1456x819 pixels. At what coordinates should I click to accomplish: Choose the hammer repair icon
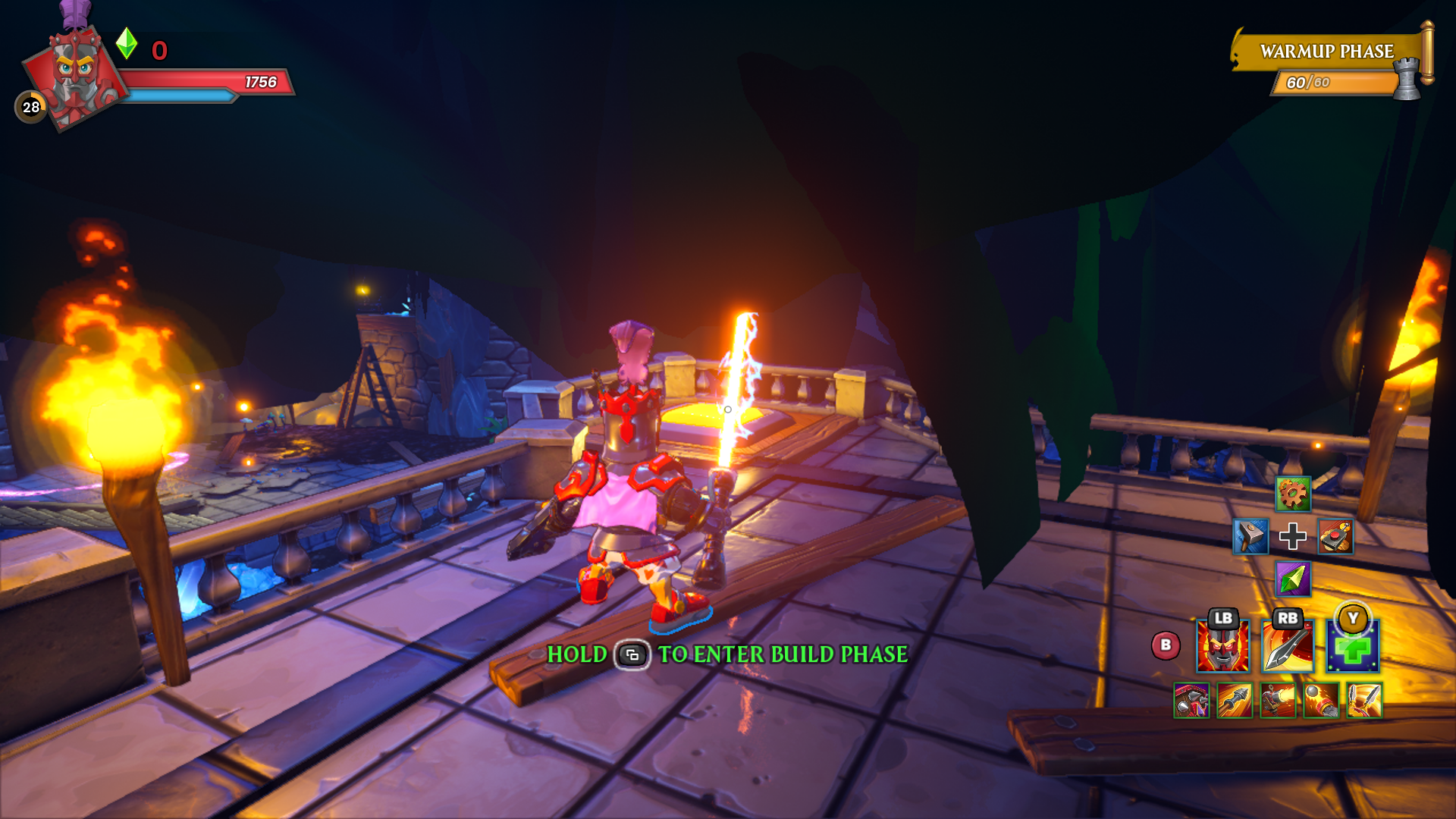click(x=1250, y=537)
